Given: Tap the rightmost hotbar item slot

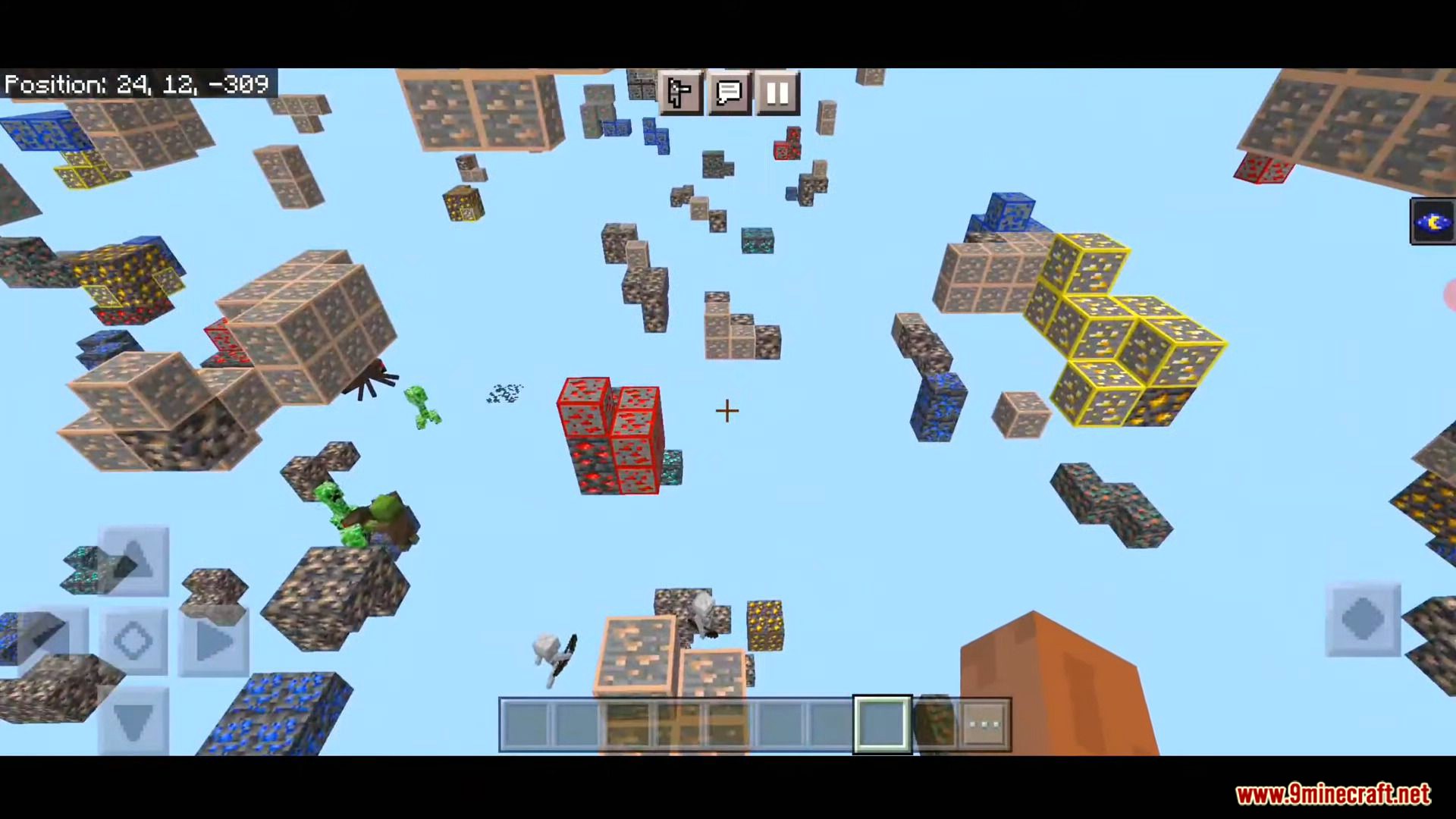Looking at the screenshot, I should tap(934, 724).
